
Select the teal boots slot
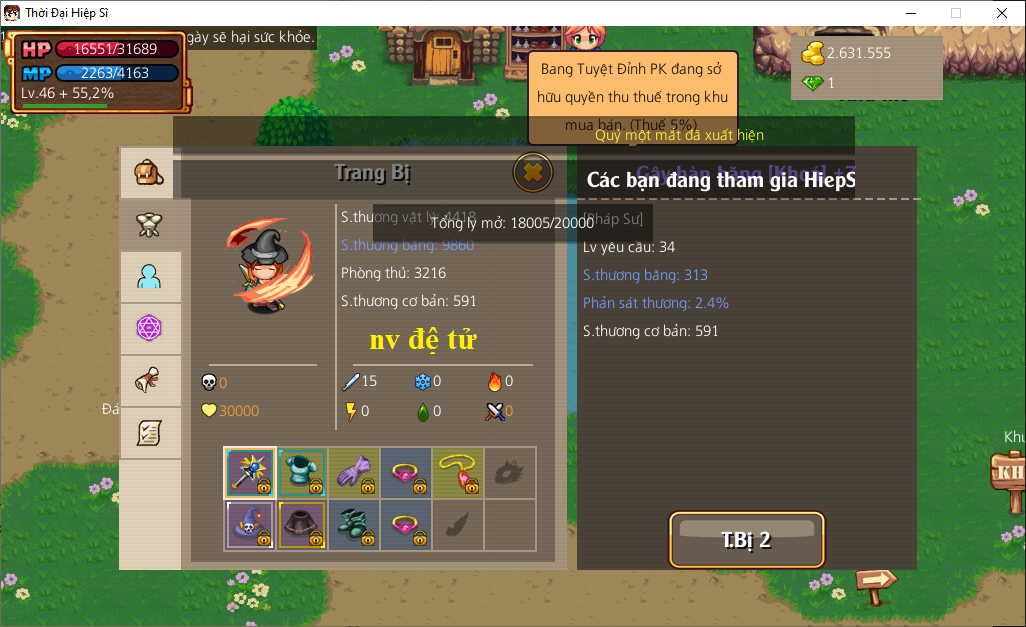pyautogui.click(x=354, y=525)
